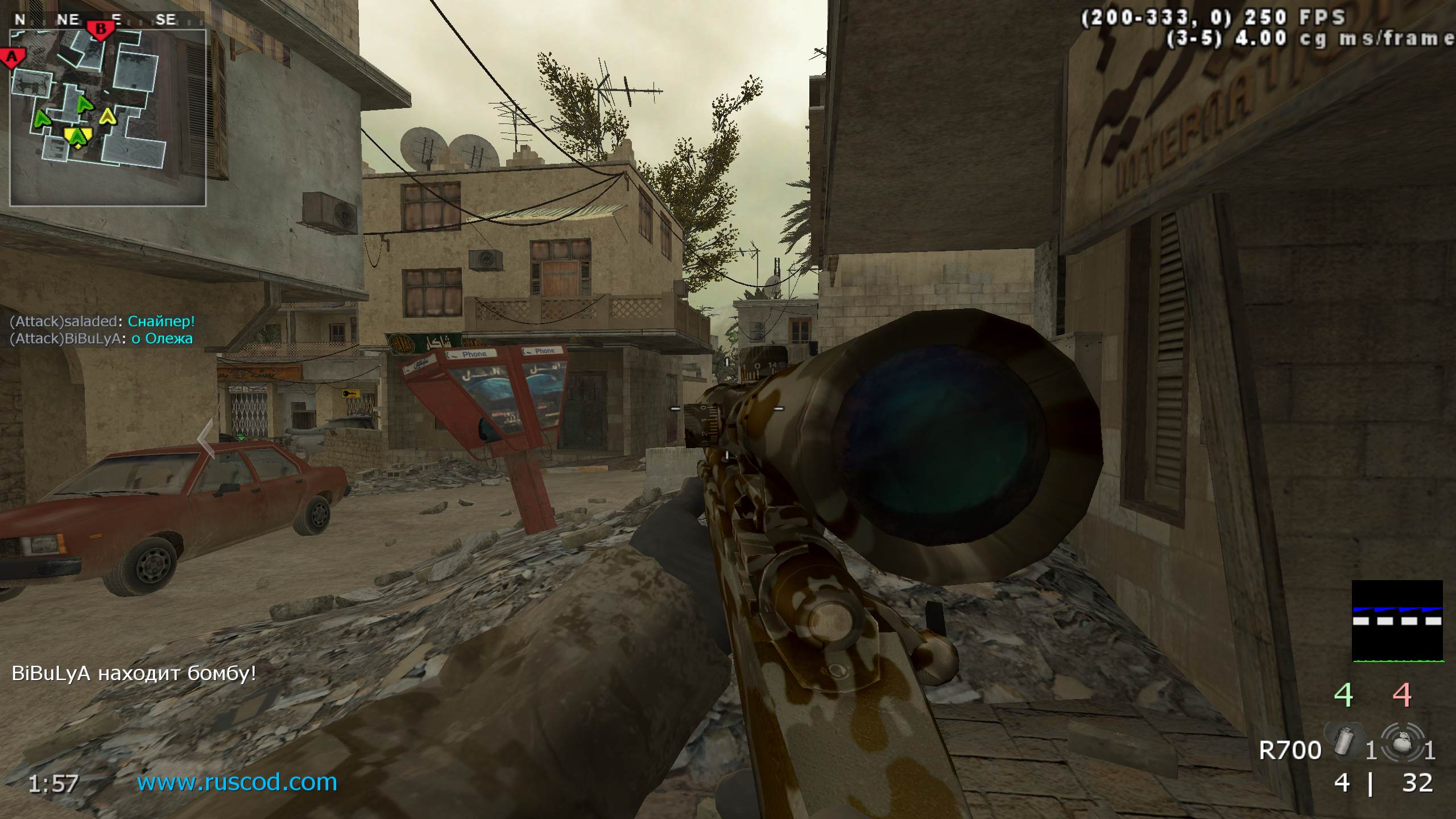
Task: Click the R700 weapon name label
Action: click(x=1290, y=751)
